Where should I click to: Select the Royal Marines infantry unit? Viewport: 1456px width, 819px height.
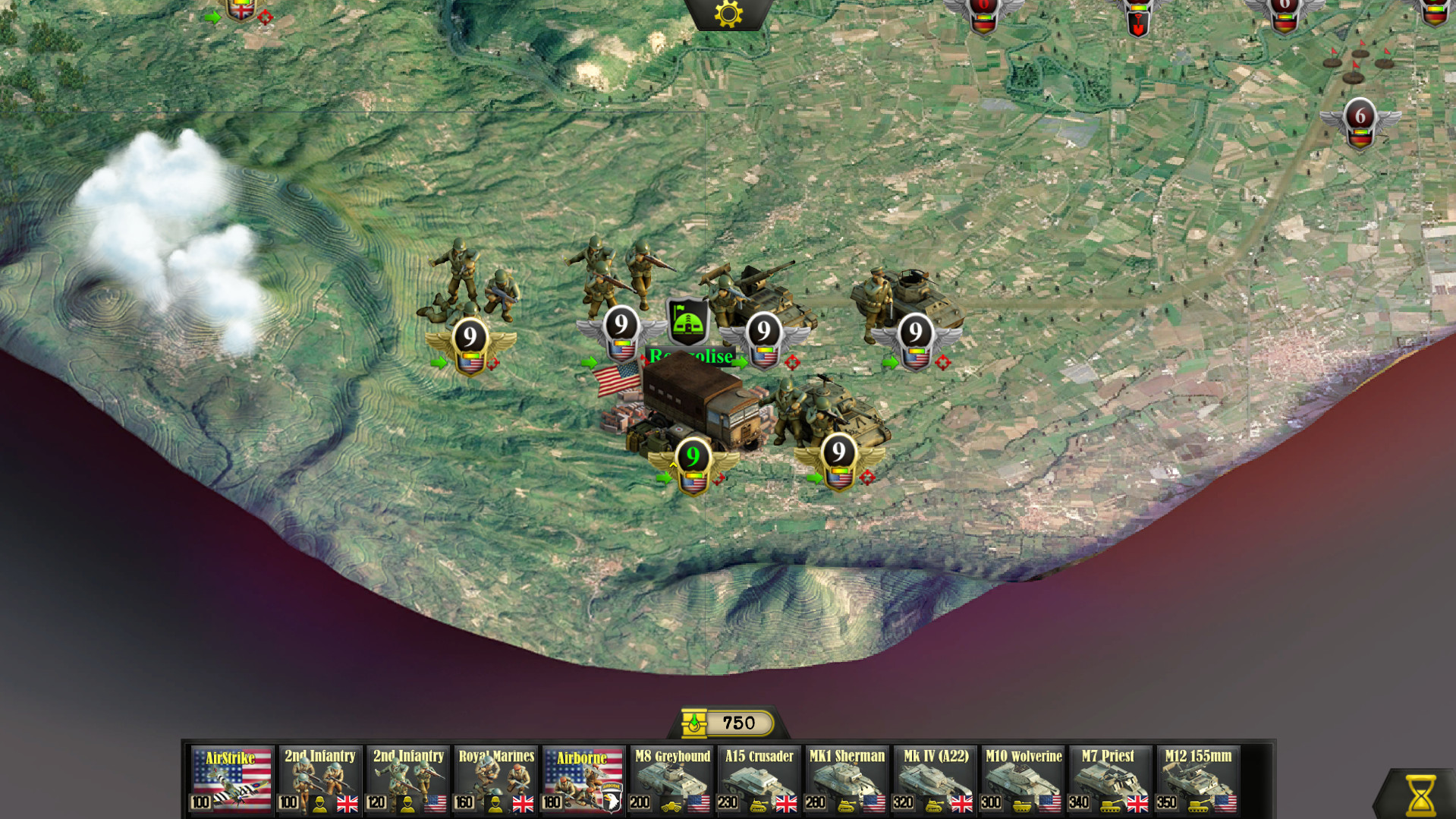tap(494, 780)
